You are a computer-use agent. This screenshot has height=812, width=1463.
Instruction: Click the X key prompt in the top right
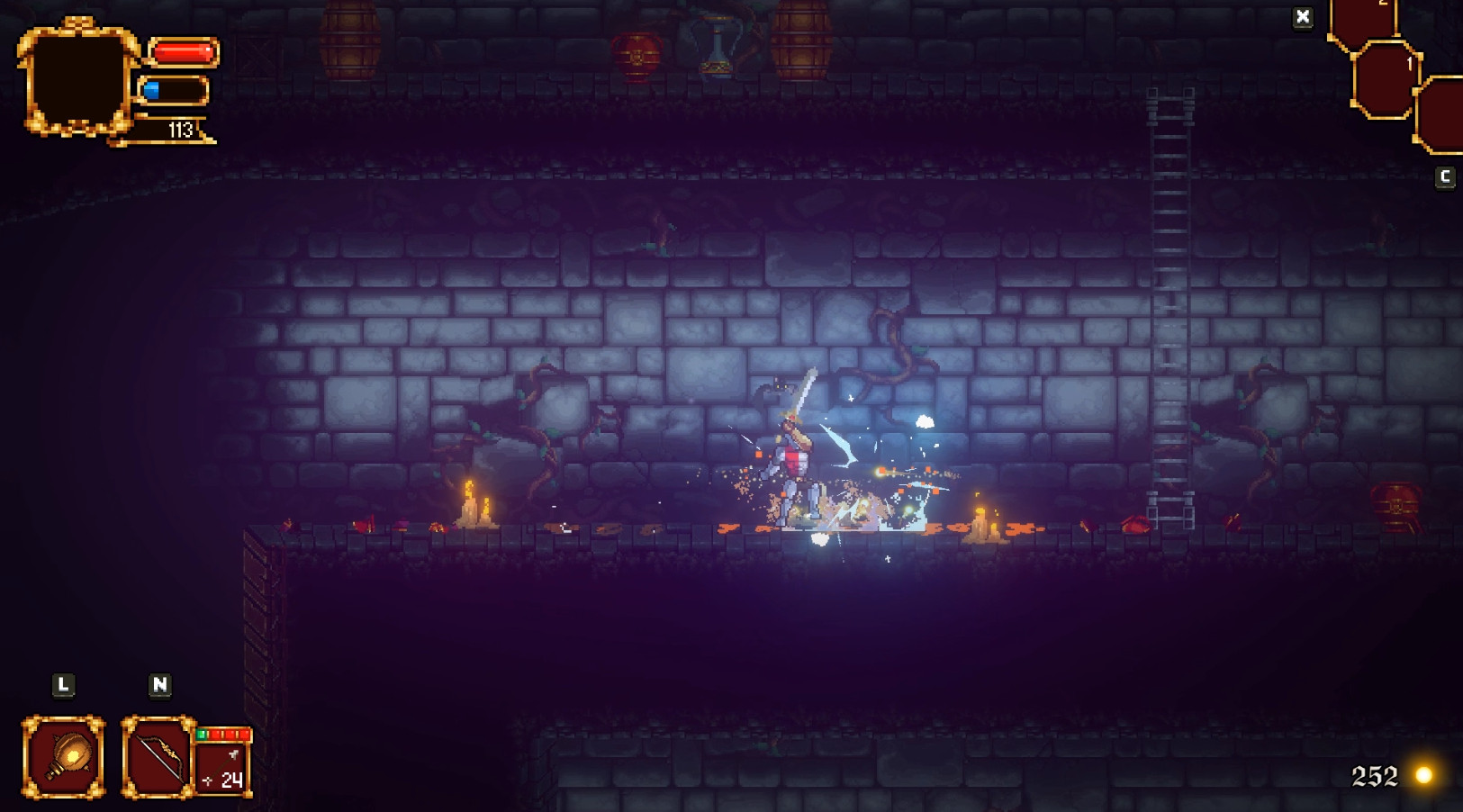point(1303,16)
